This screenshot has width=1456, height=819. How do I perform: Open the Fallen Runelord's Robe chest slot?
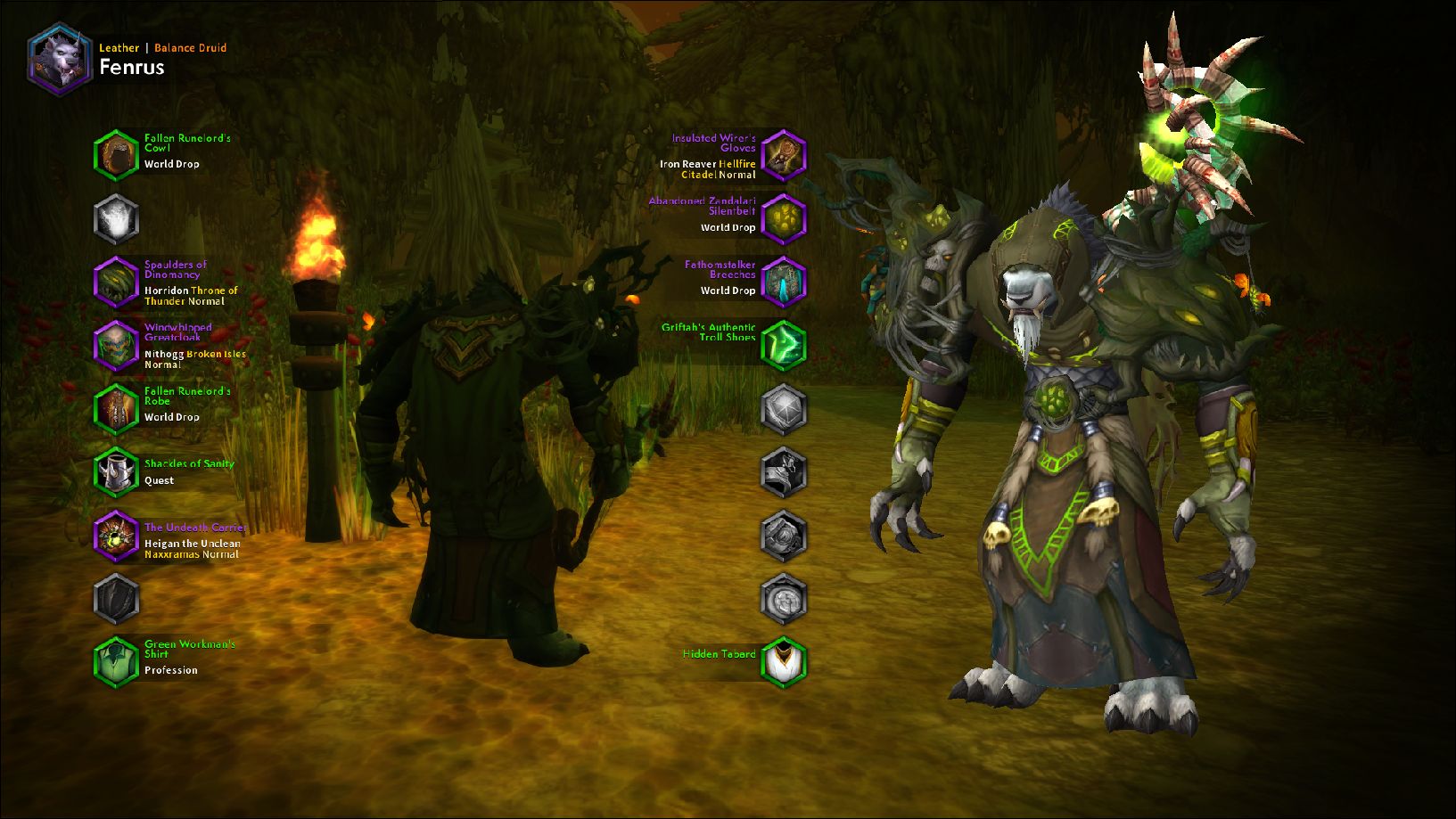pyautogui.click(x=116, y=408)
